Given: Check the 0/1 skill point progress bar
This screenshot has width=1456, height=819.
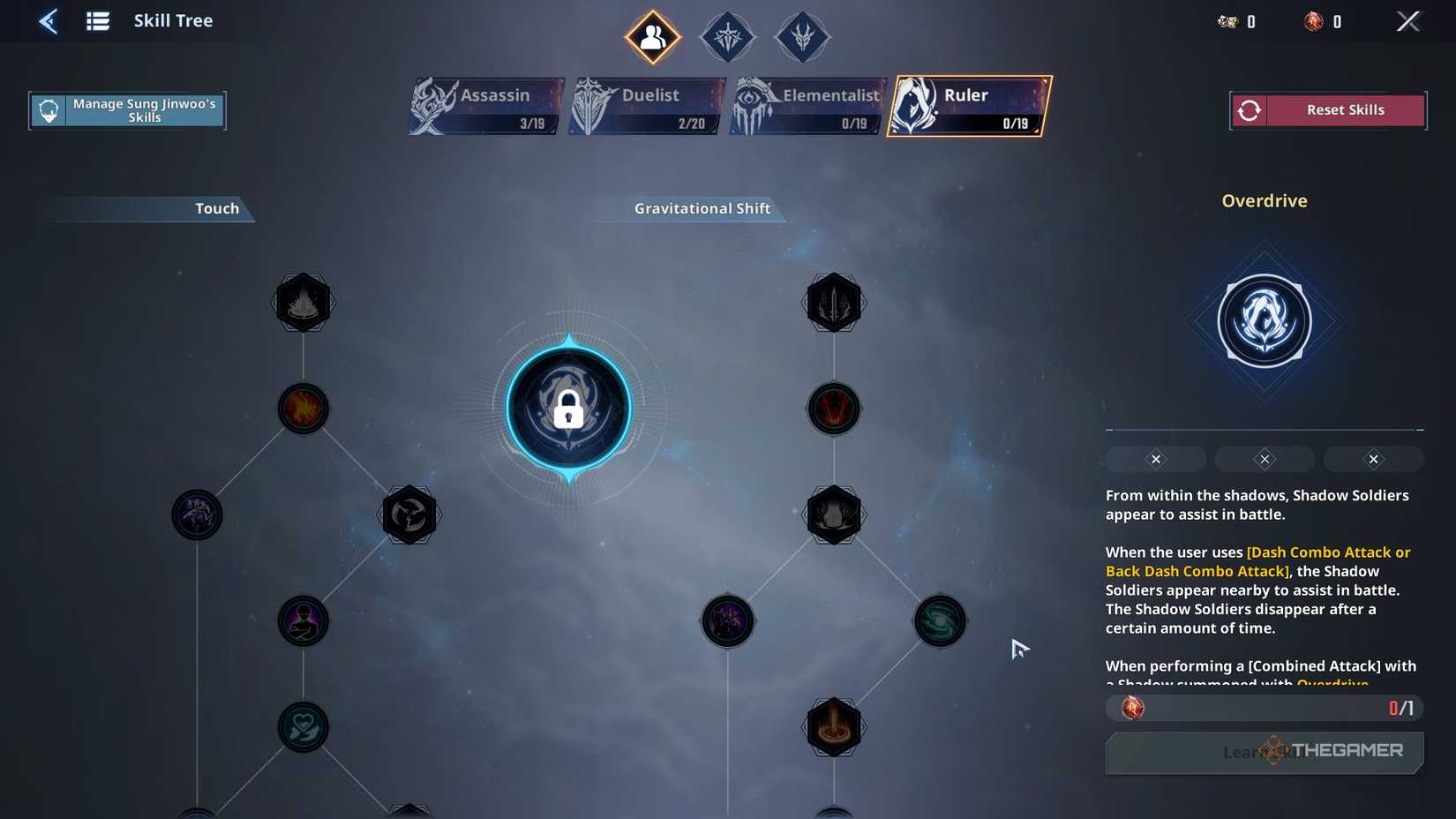Looking at the screenshot, I should click(1264, 707).
